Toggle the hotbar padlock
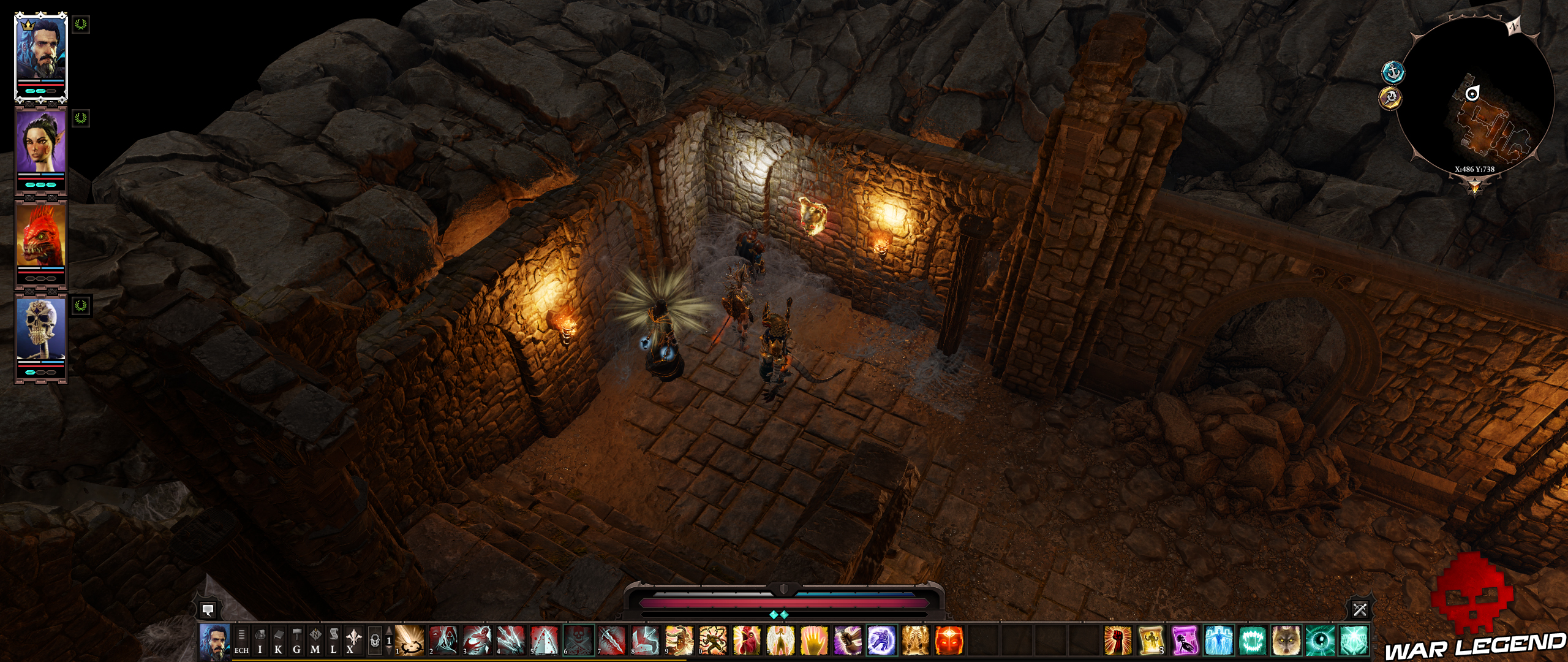This screenshot has width=1568, height=662. point(375,641)
